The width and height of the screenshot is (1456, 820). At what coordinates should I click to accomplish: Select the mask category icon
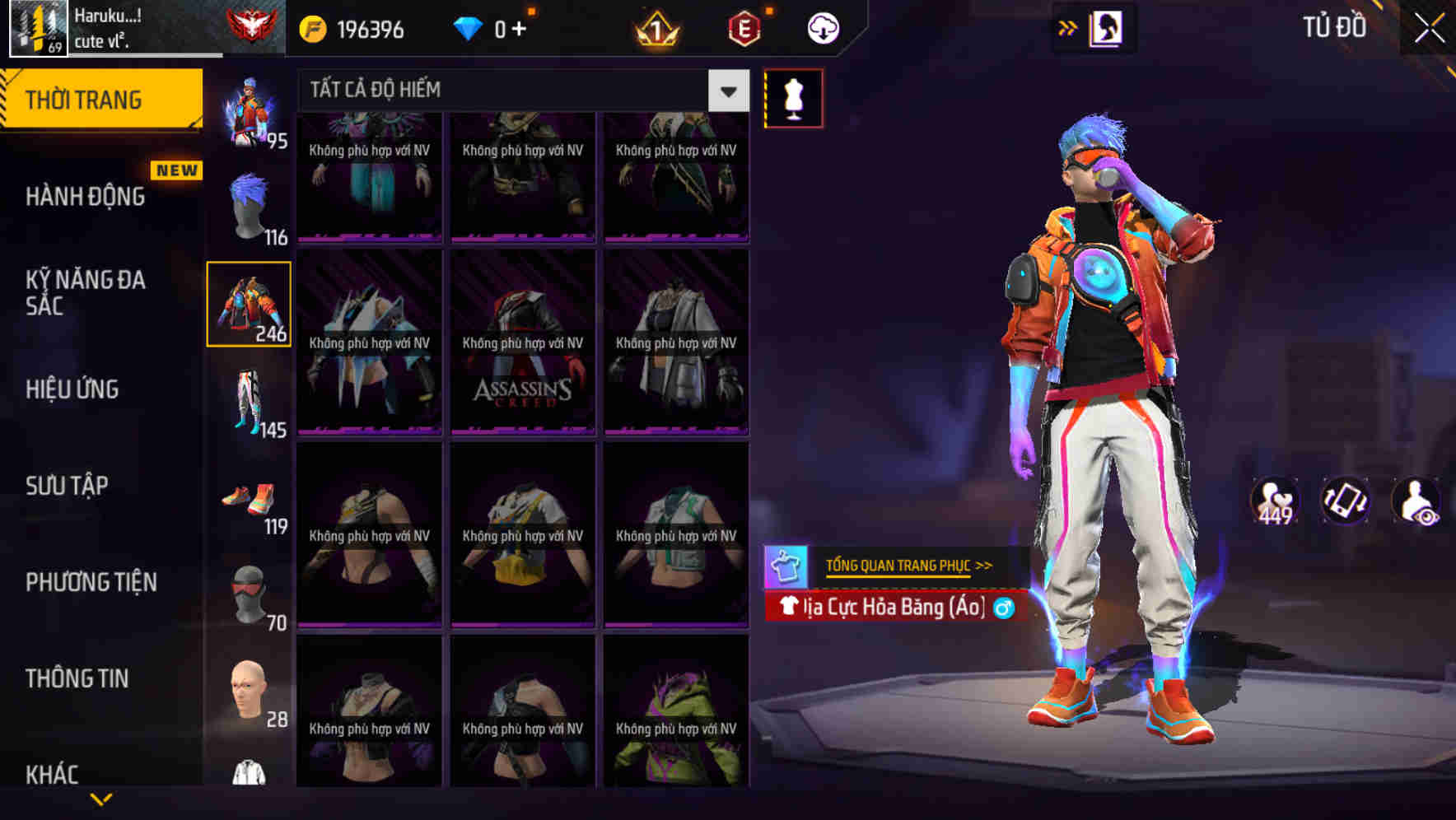click(x=250, y=593)
